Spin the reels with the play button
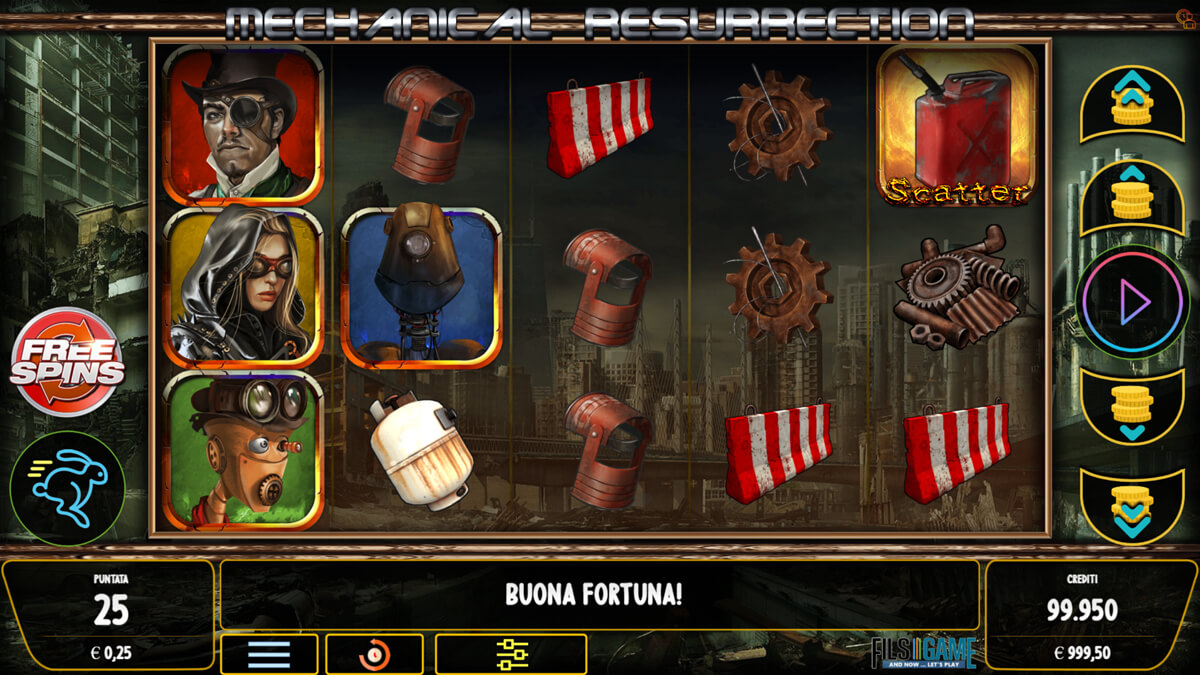Viewport: 1200px width, 675px height. [x=1132, y=301]
